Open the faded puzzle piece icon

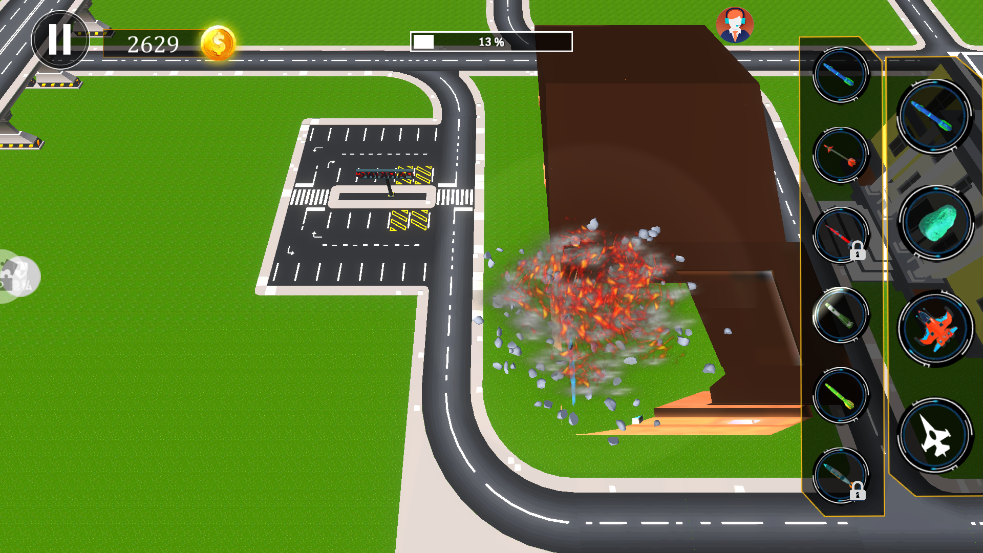18,276
